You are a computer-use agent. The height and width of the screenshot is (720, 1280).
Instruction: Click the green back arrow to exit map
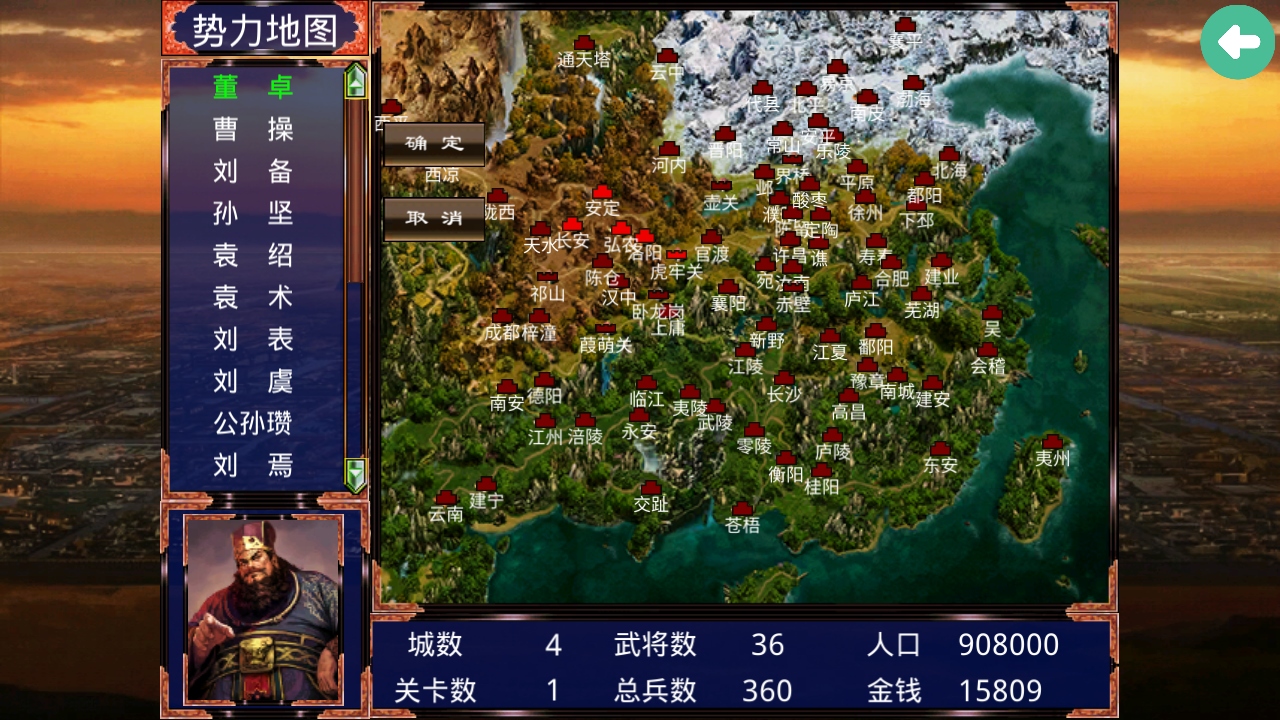1237,43
